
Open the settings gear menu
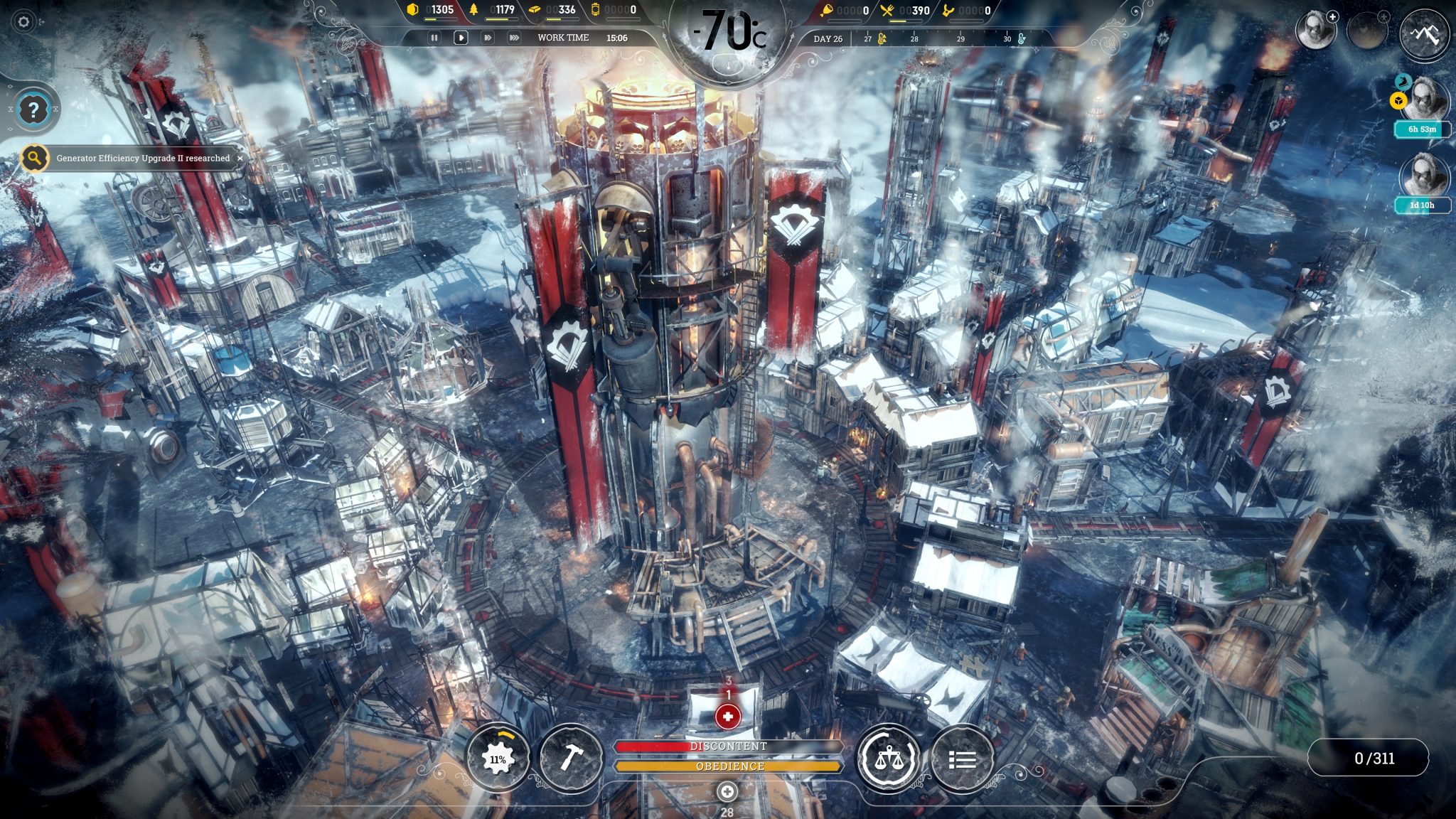[23, 22]
